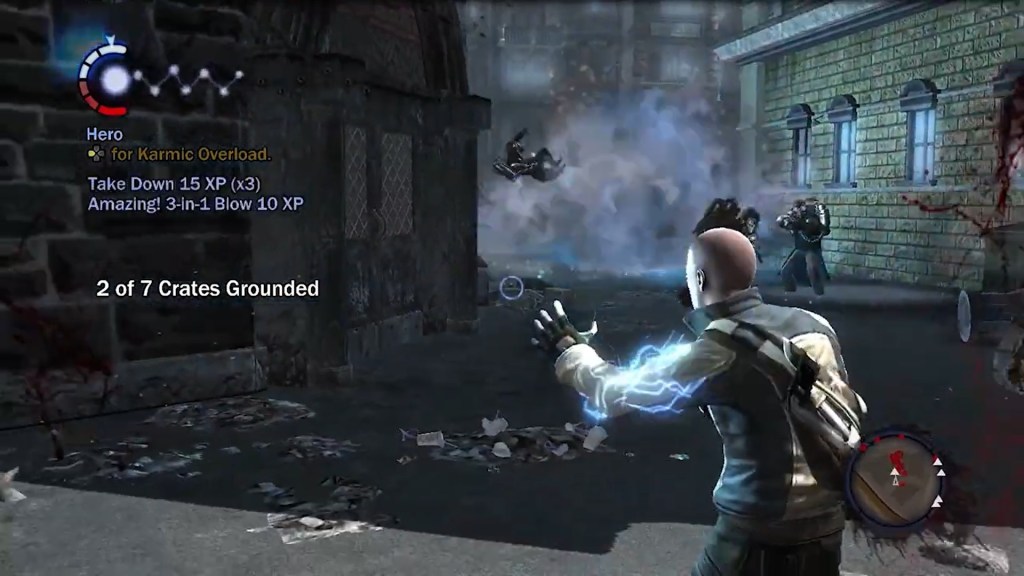1024x576 pixels.
Task: Click the Hero karma rank label
Action: coord(104,135)
